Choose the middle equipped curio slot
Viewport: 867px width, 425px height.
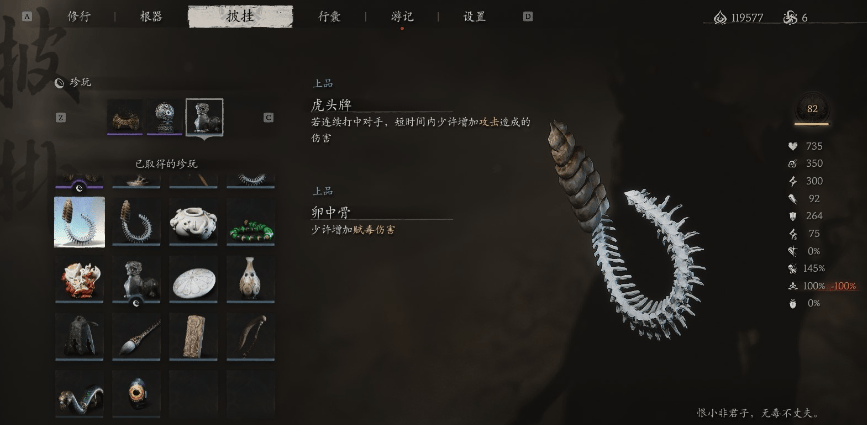click(165, 117)
